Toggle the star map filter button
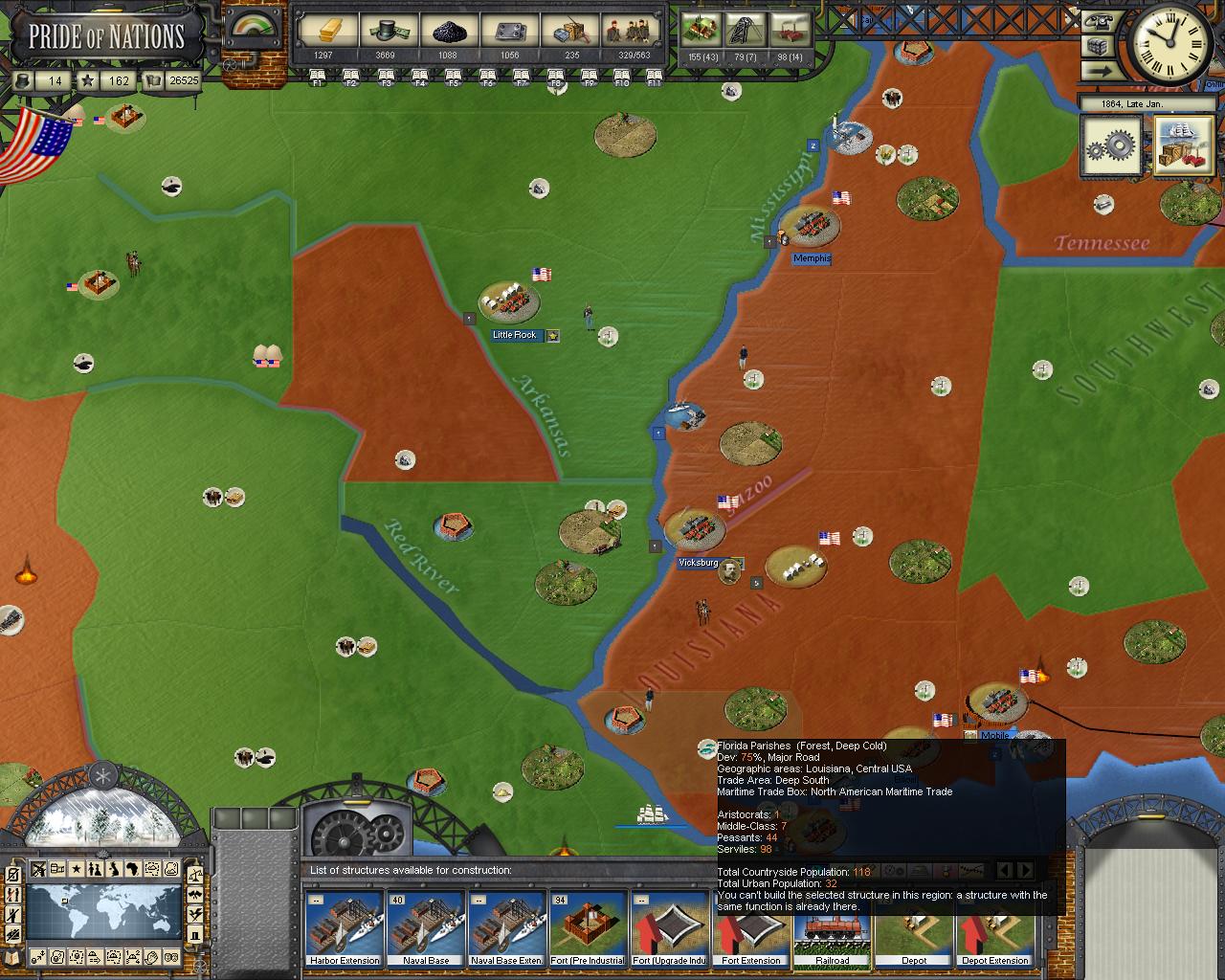 click(x=76, y=870)
